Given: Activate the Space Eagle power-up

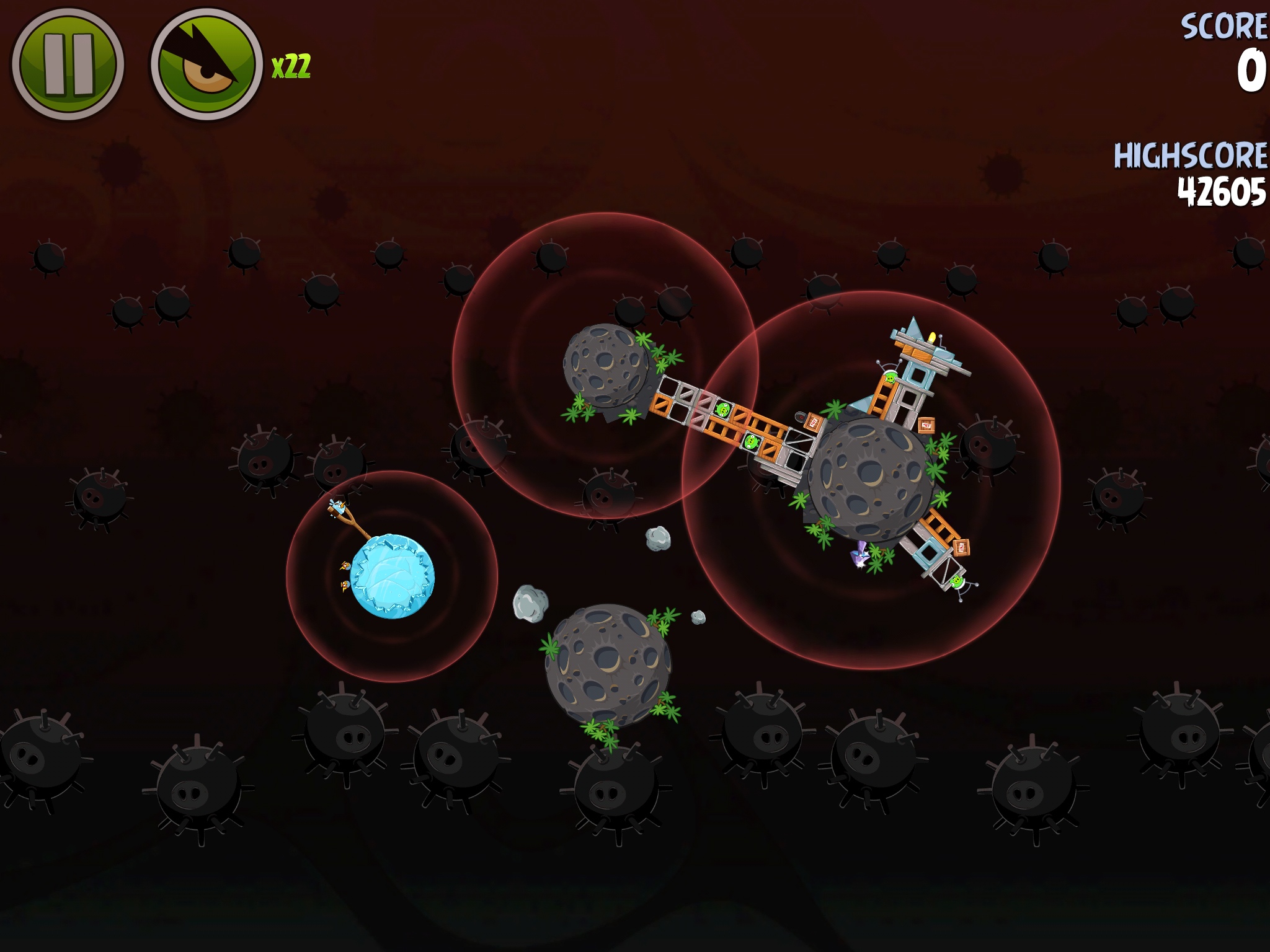Looking at the screenshot, I should pyautogui.click(x=206, y=64).
